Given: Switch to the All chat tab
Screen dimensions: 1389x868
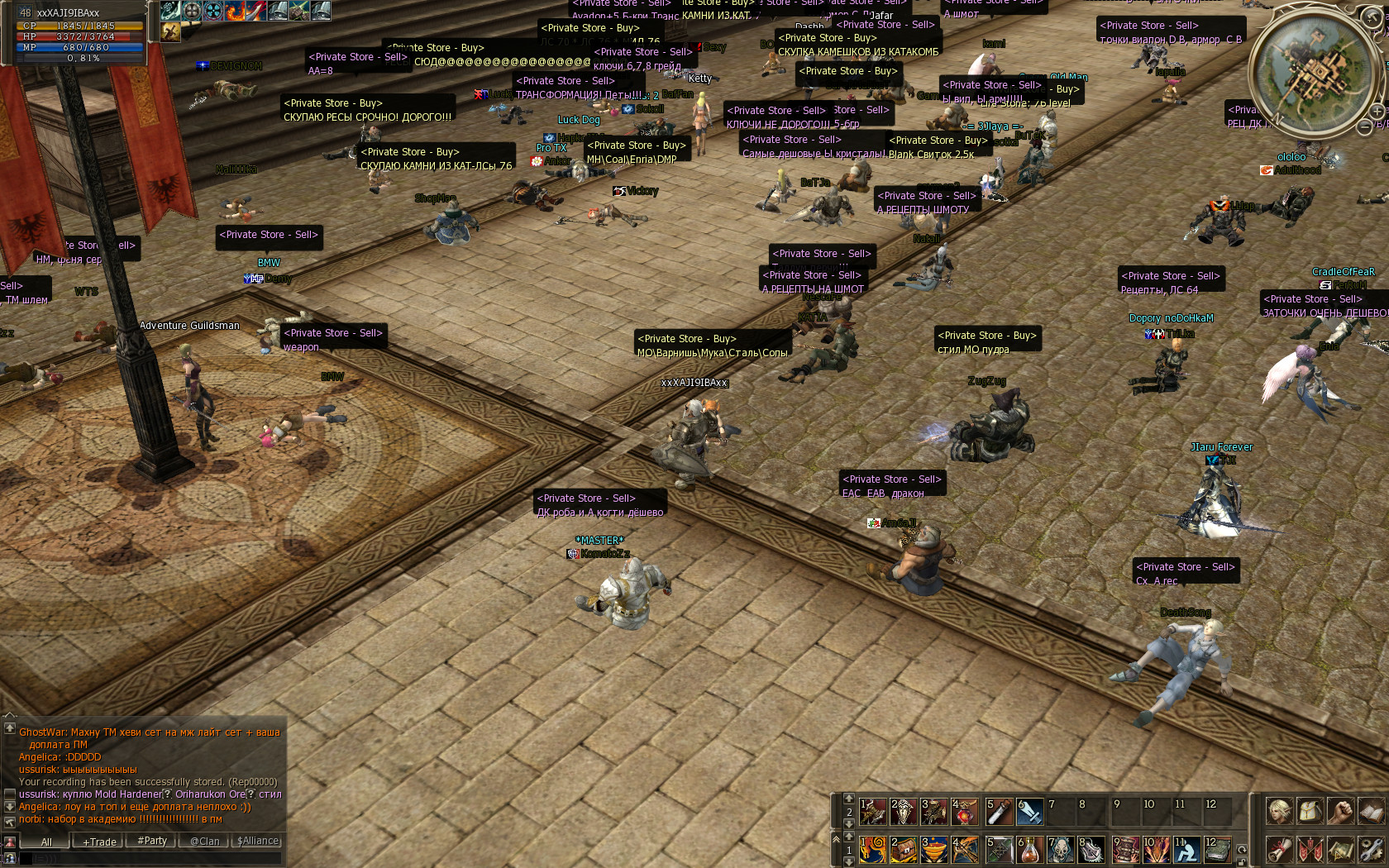Looking at the screenshot, I should [46, 842].
